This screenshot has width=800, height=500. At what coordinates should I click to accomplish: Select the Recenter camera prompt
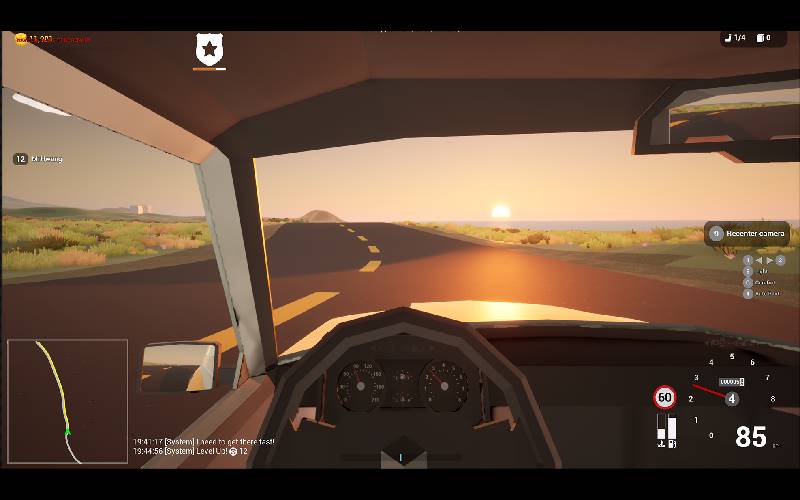[x=748, y=234]
